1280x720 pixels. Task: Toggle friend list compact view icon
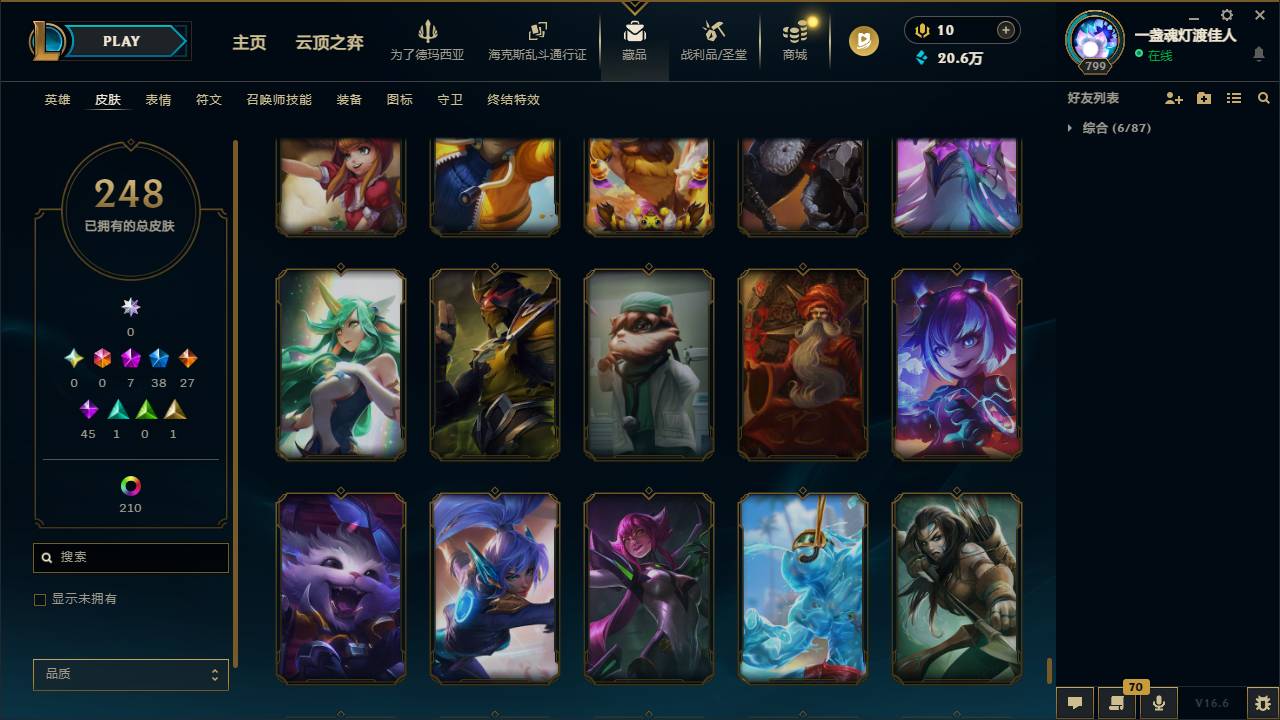click(x=1233, y=97)
